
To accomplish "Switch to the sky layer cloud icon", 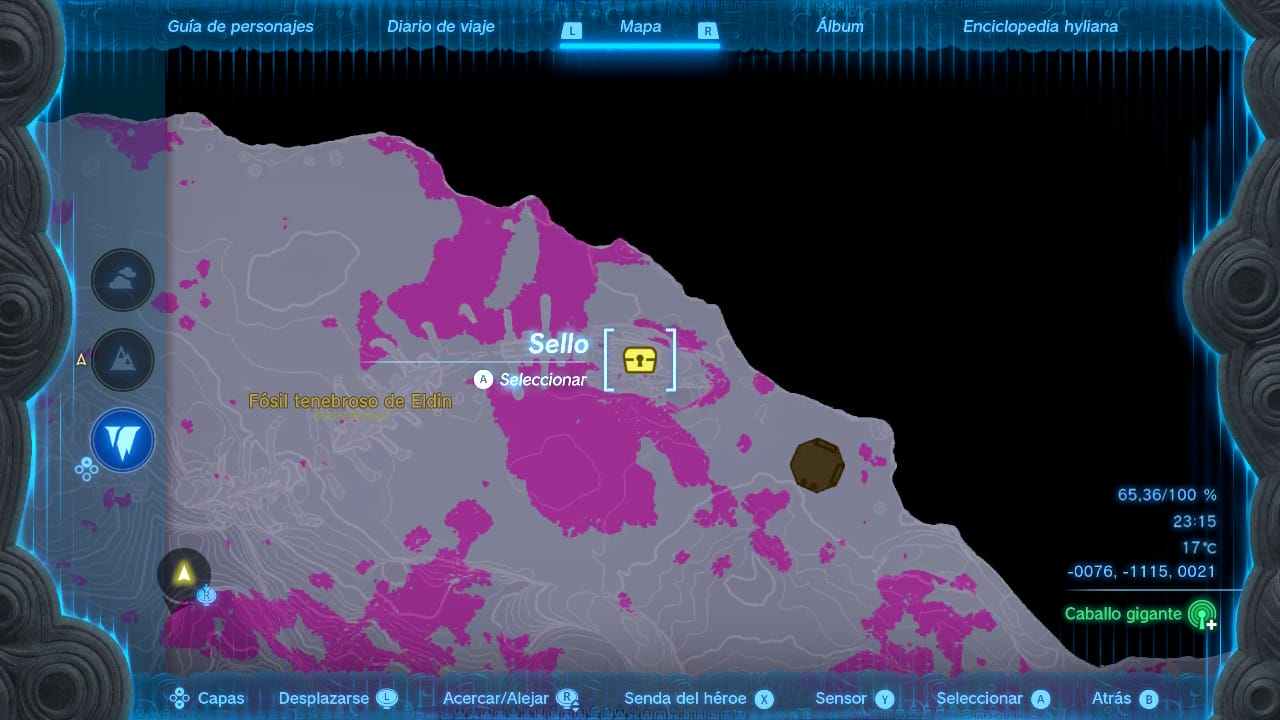I will coord(123,280).
